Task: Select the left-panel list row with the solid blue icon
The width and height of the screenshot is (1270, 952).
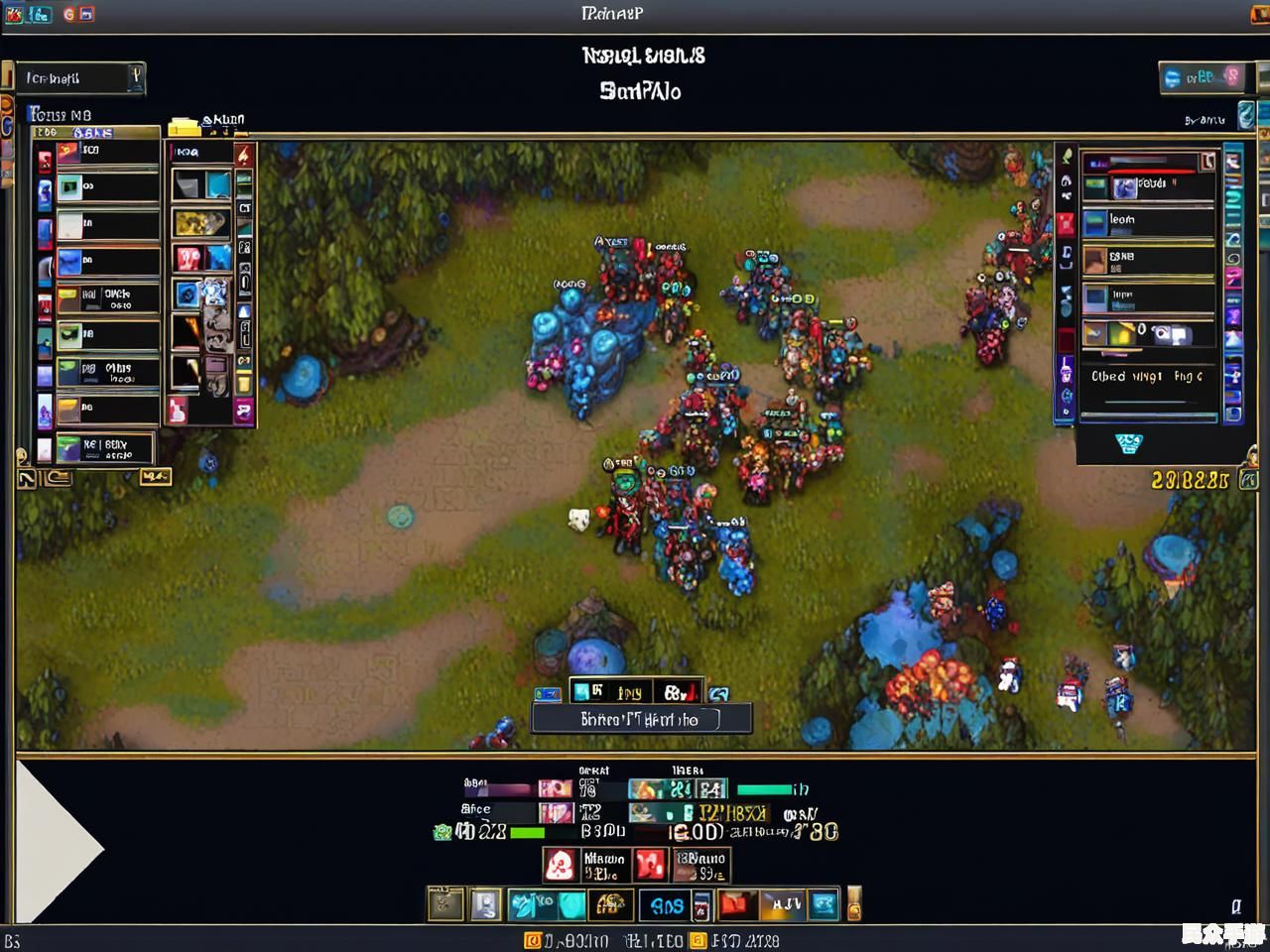Action: click(107, 262)
